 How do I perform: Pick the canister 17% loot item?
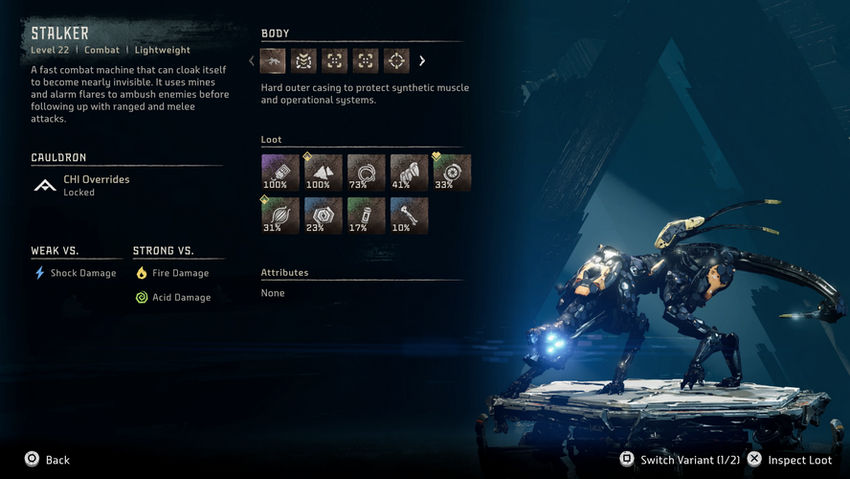click(x=366, y=215)
